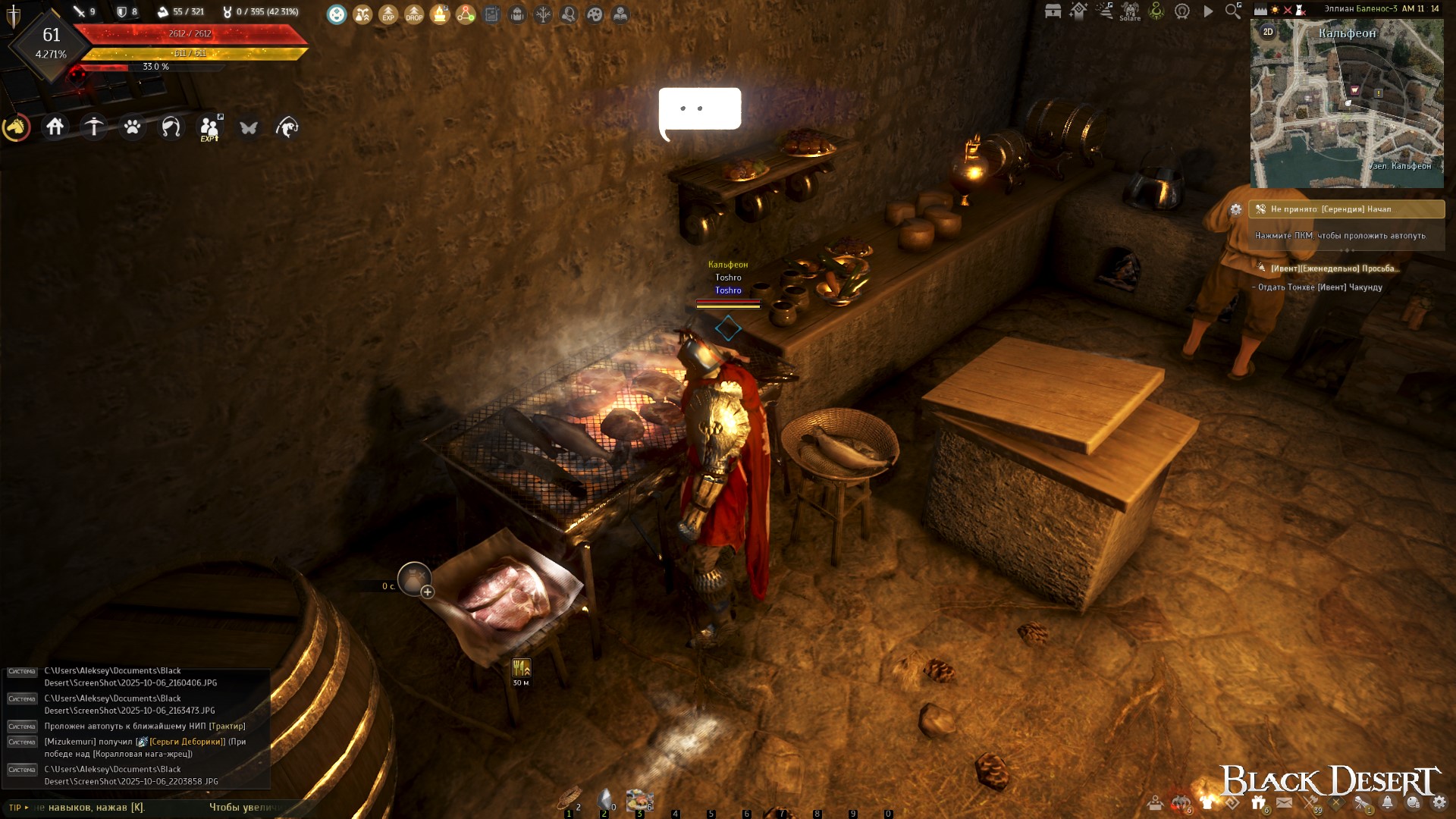Click the EXP buff icon
The height and width of the screenshot is (819, 1456).
(x=388, y=14)
